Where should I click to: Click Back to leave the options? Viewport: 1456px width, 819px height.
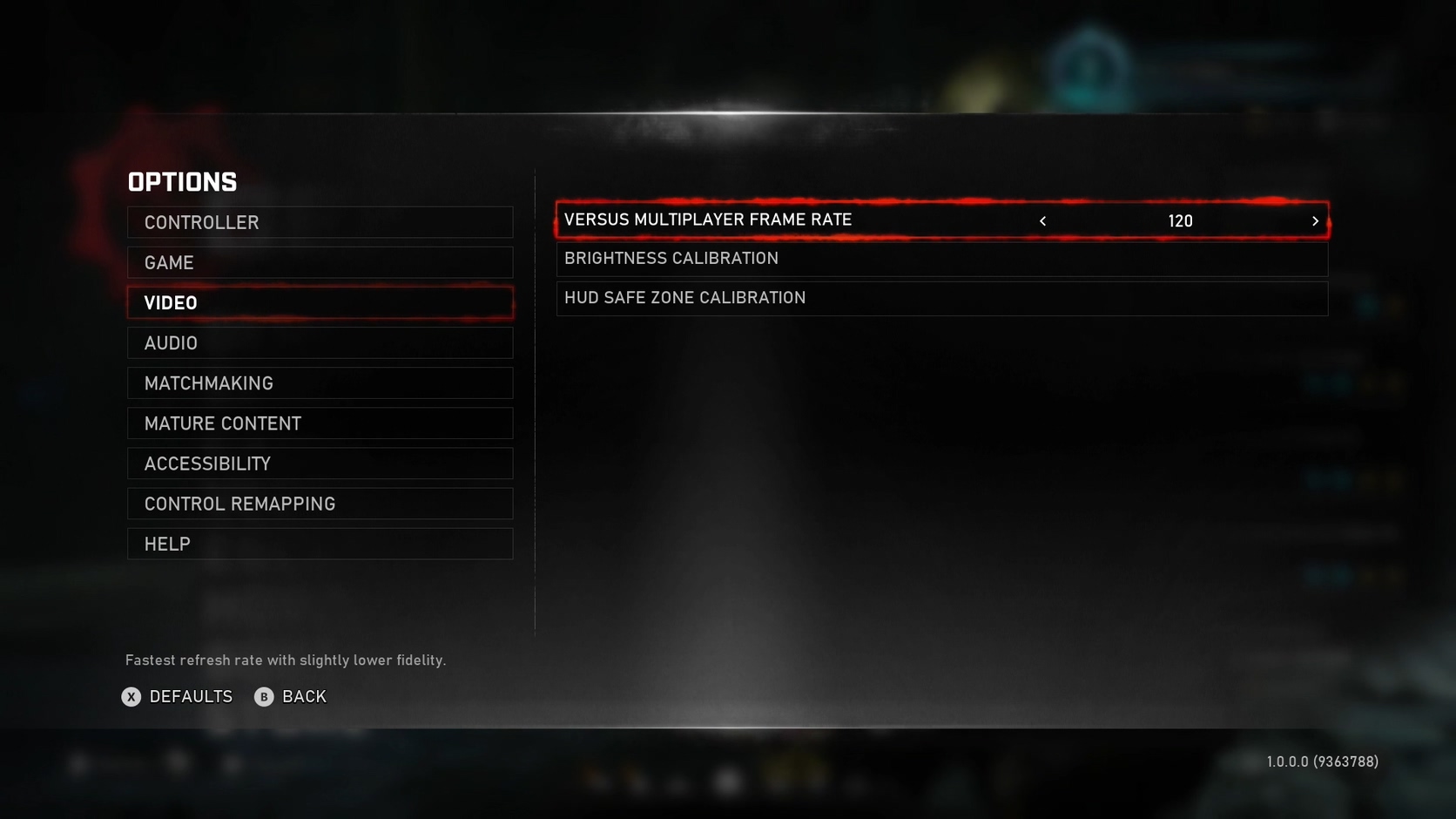[291, 697]
